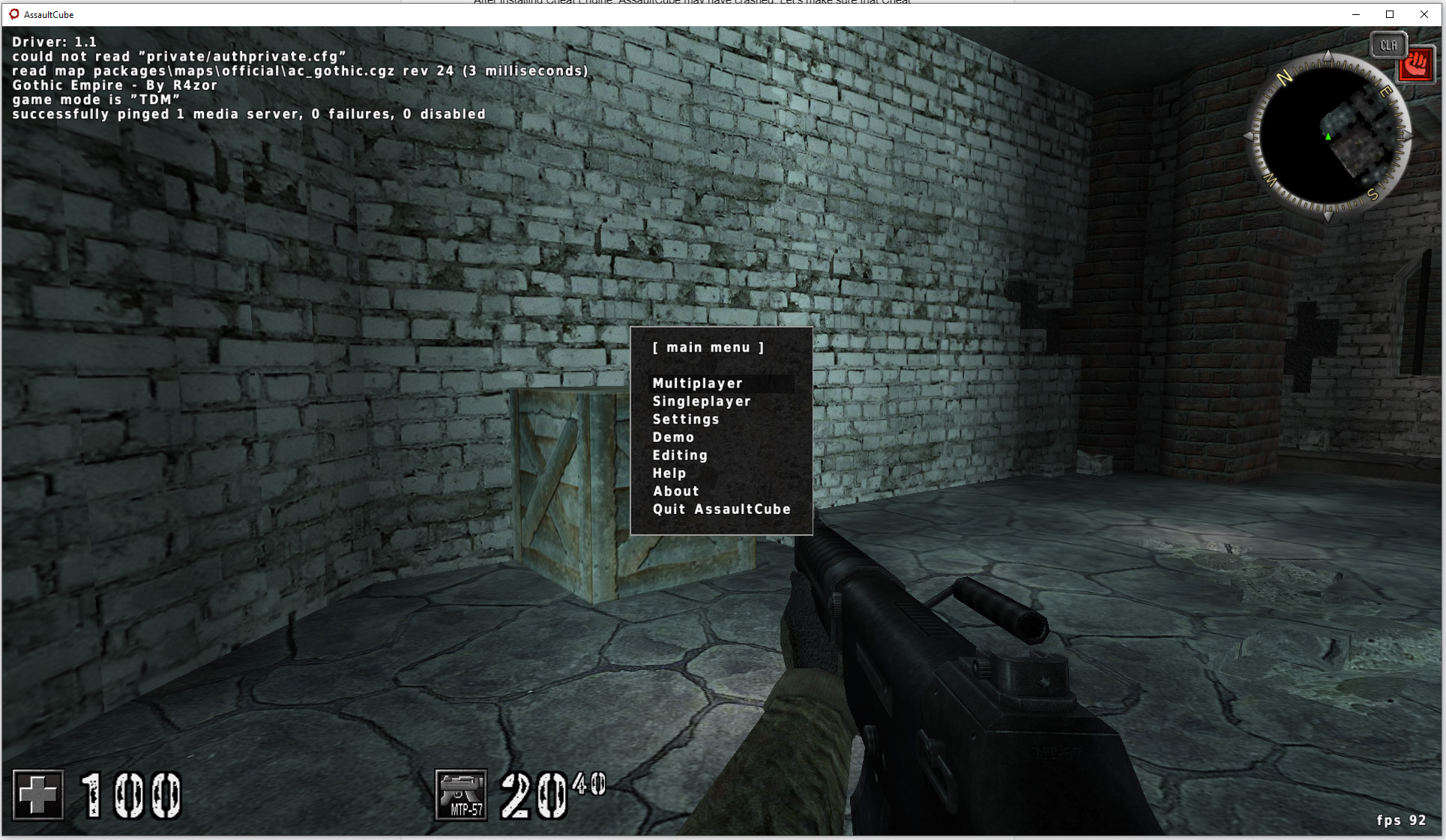This screenshot has width=1446, height=840.
Task: Click the [ main menu ] title header
Action: (x=709, y=347)
